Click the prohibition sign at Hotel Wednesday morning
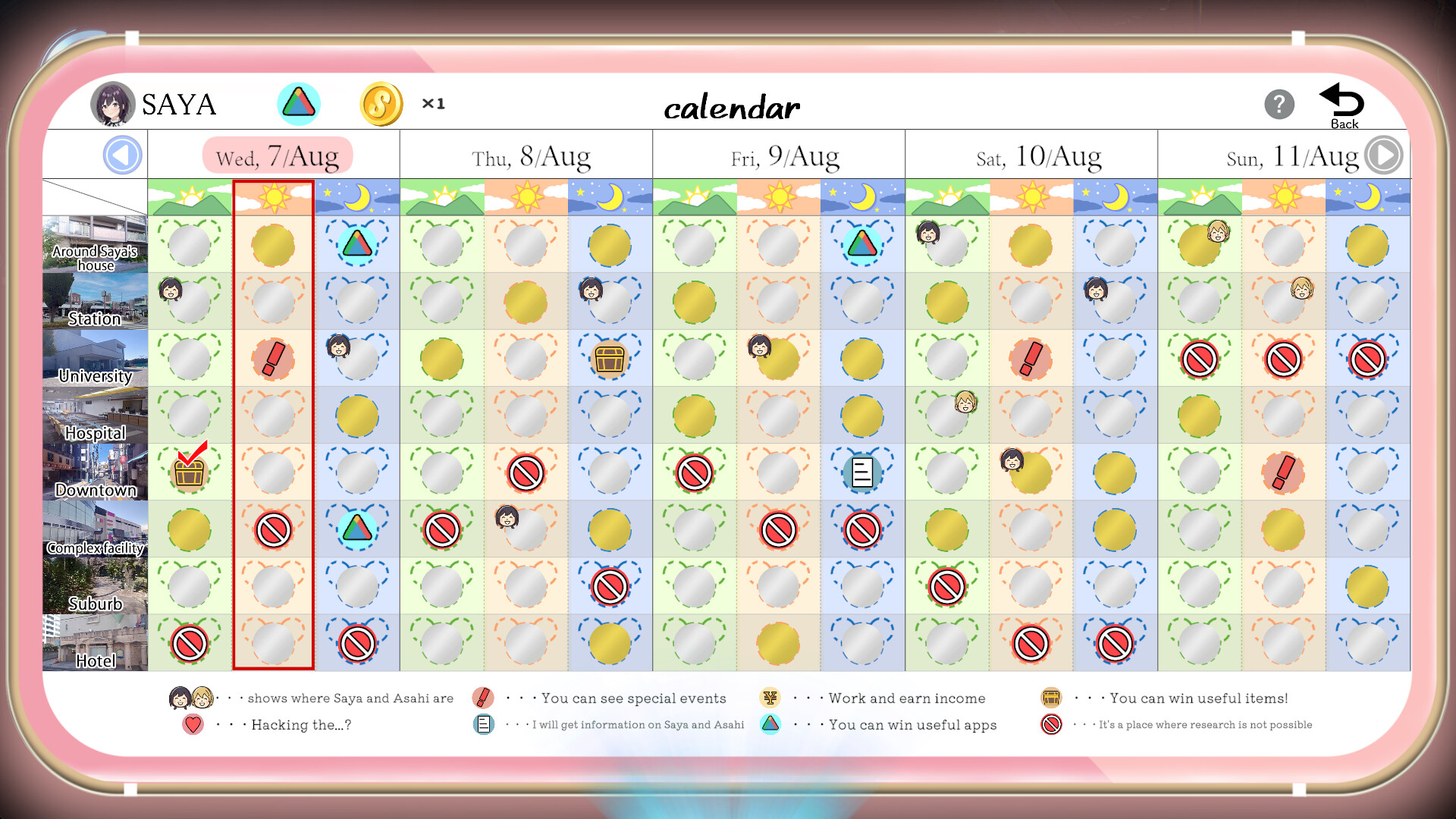Screen dimensions: 1456x819 click(190, 642)
